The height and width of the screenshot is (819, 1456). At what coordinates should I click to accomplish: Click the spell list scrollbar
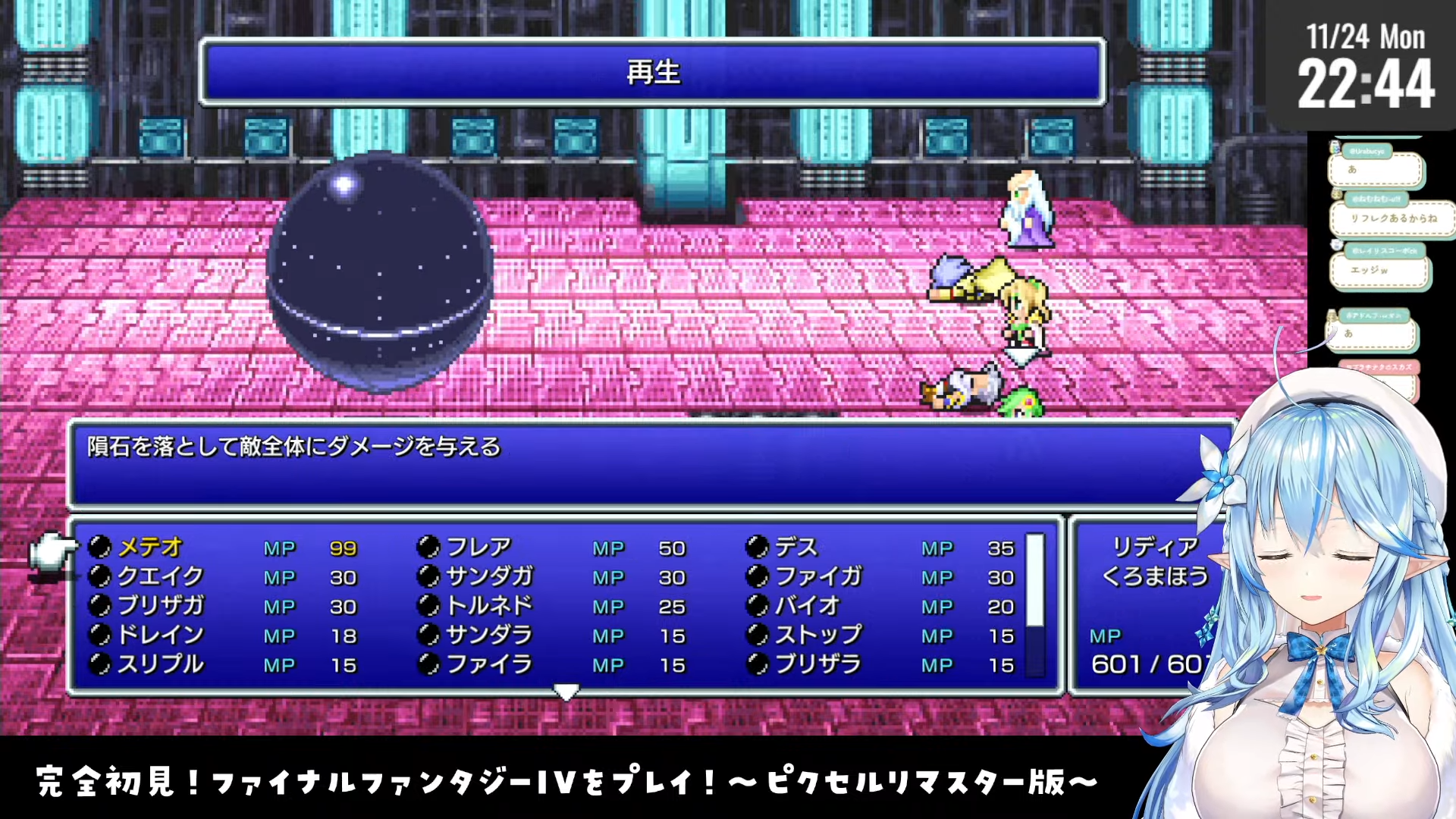(1035, 604)
